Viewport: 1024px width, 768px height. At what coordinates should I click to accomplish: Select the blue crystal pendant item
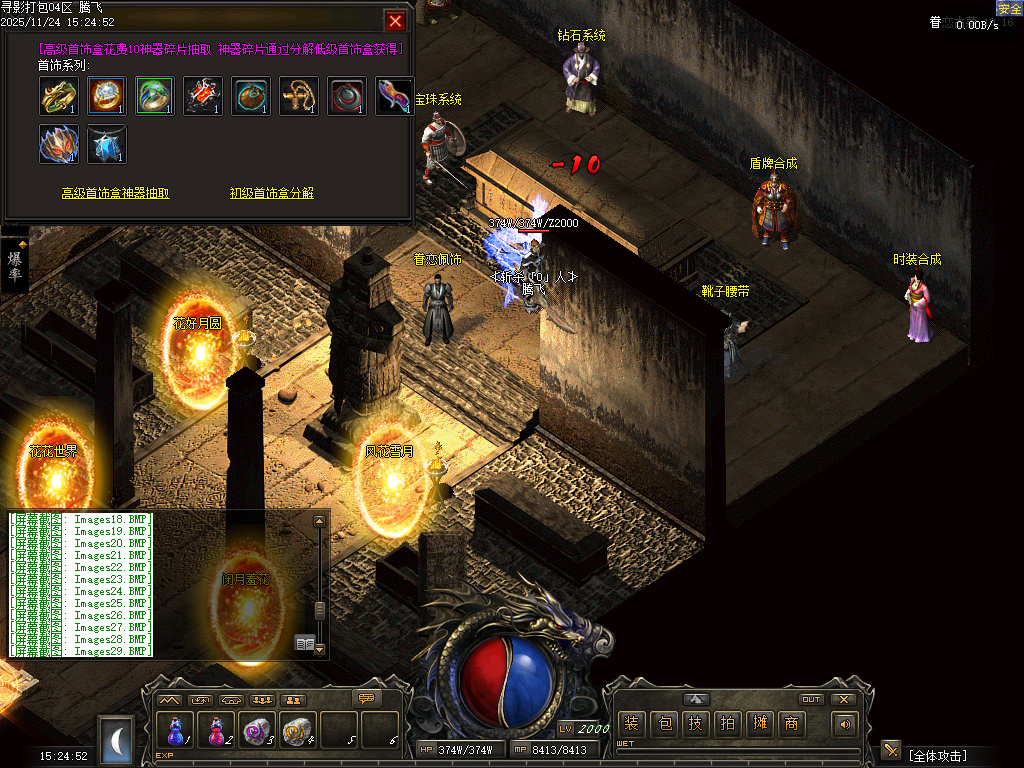(107, 144)
